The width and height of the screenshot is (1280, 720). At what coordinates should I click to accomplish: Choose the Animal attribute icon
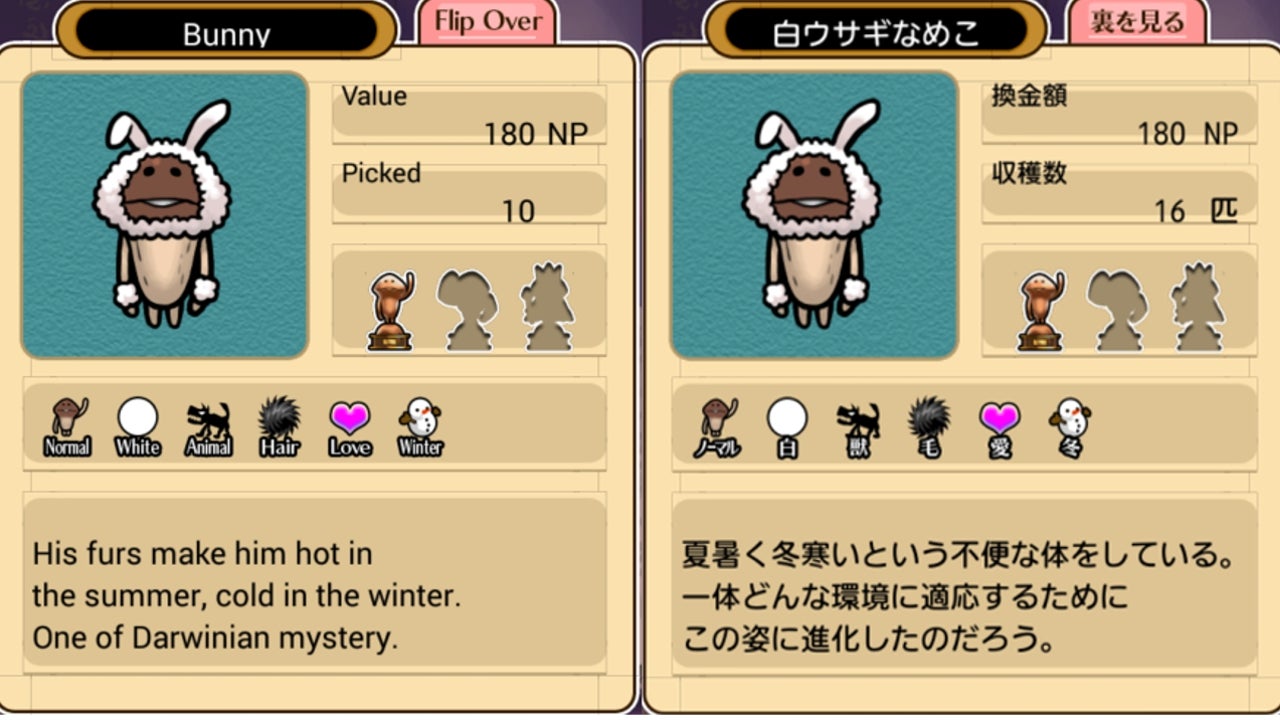click(208, 427)
